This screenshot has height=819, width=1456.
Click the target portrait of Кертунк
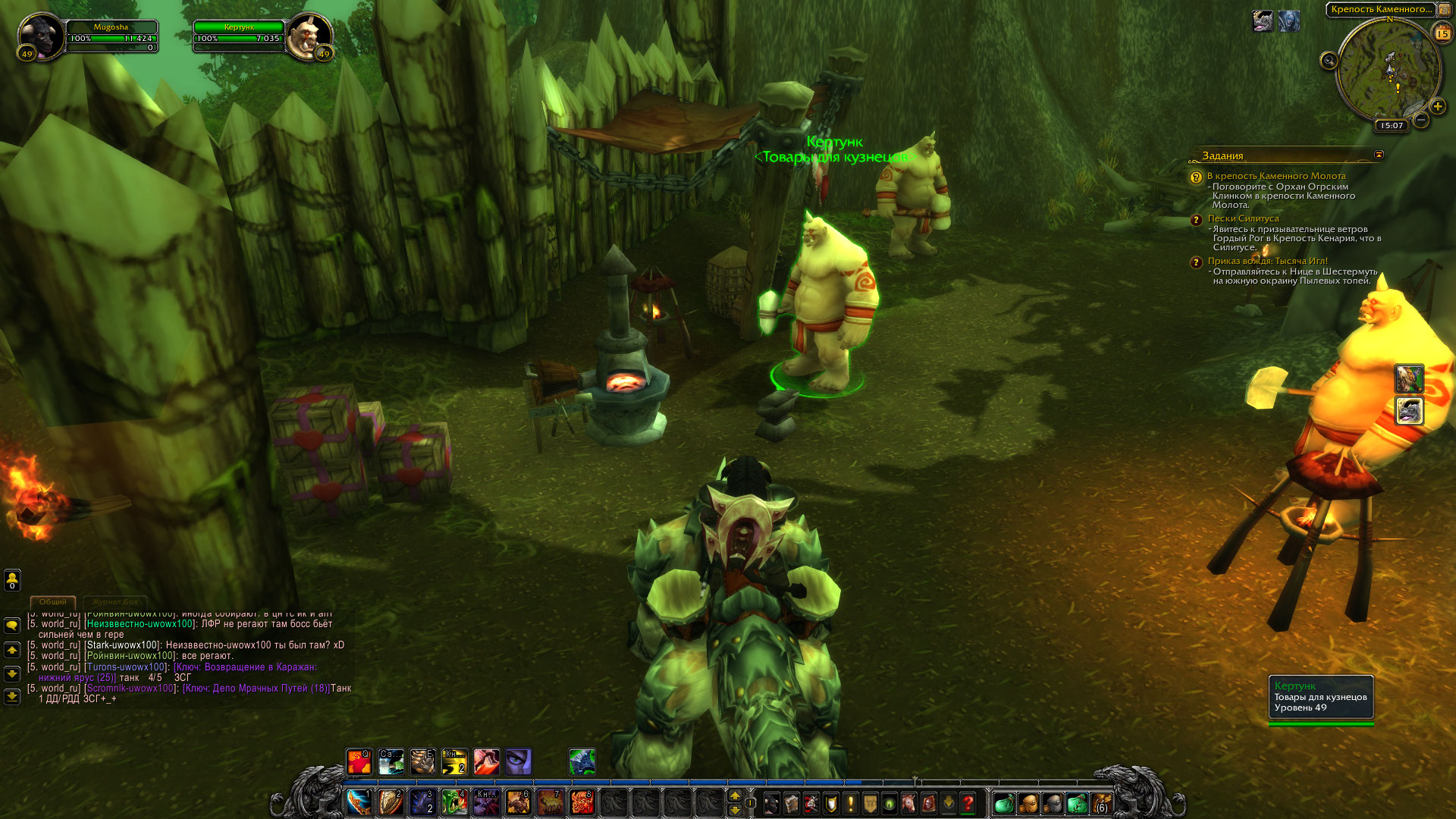[310, 36]
